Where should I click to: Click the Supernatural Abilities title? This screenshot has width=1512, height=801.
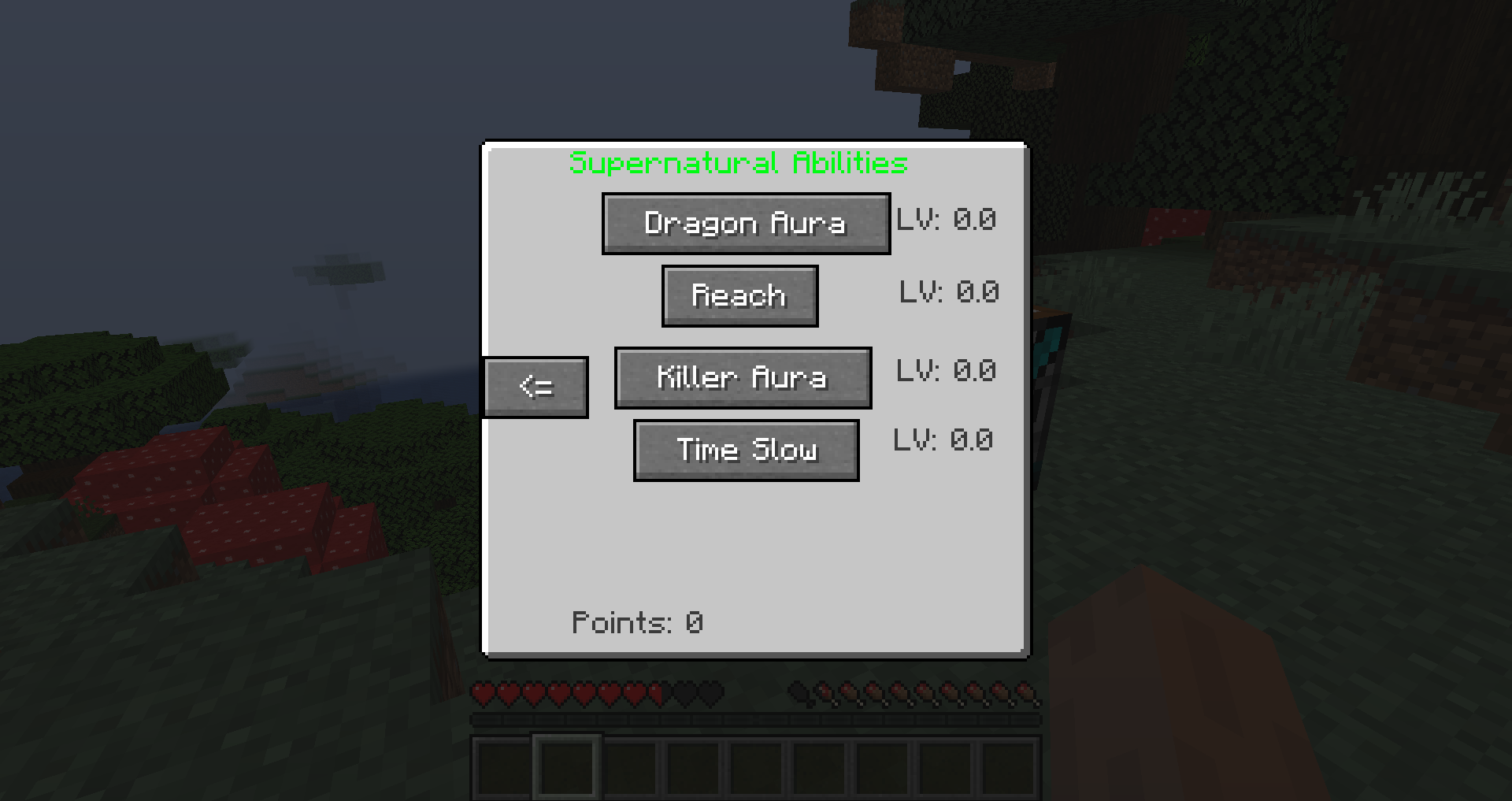738,164
